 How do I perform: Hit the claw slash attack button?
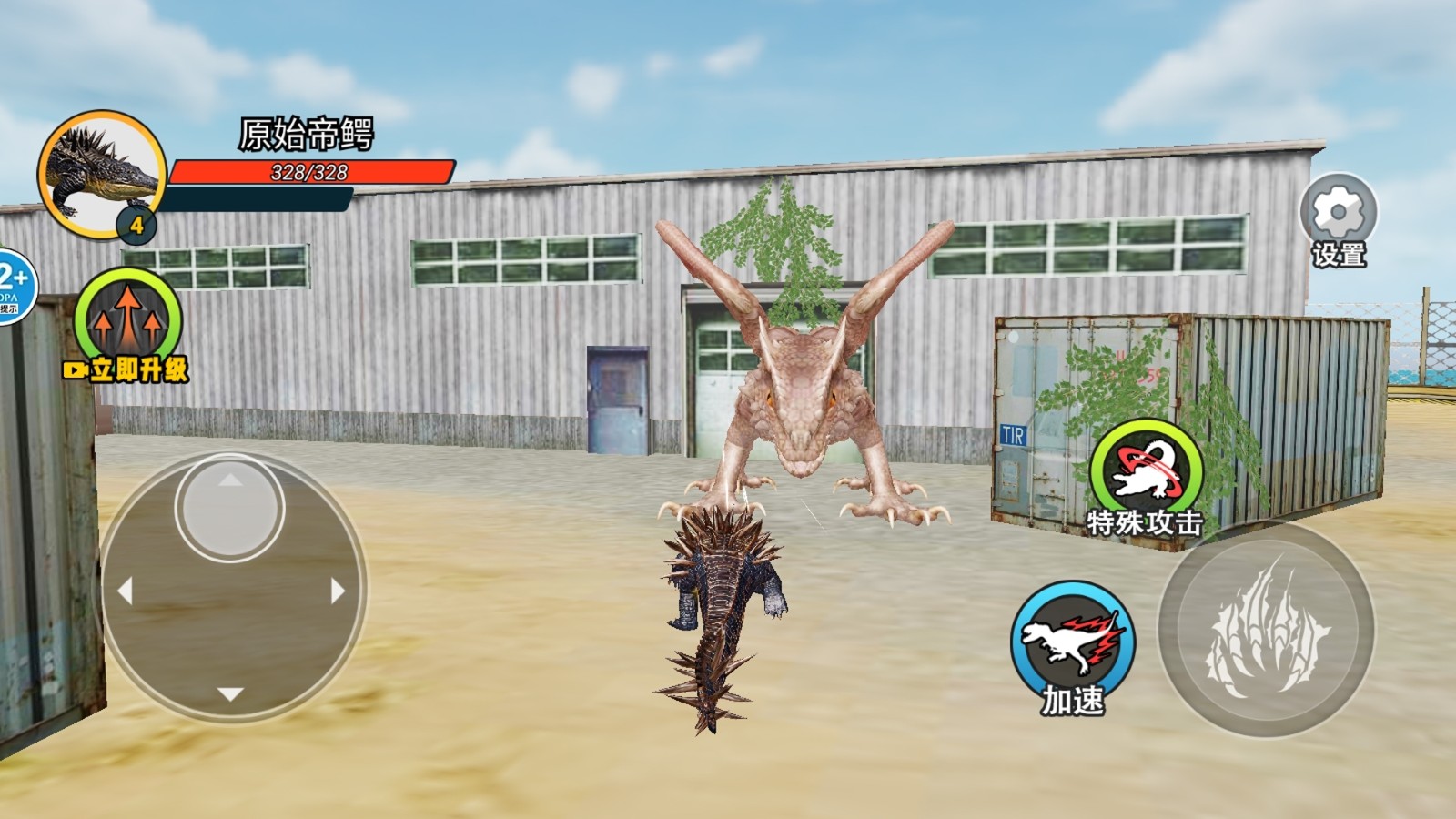click(x=1266, y=630)
